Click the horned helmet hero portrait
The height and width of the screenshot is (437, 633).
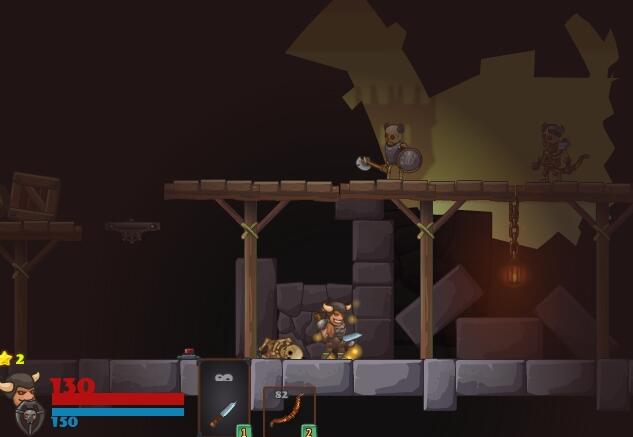[x=25, y=402]
